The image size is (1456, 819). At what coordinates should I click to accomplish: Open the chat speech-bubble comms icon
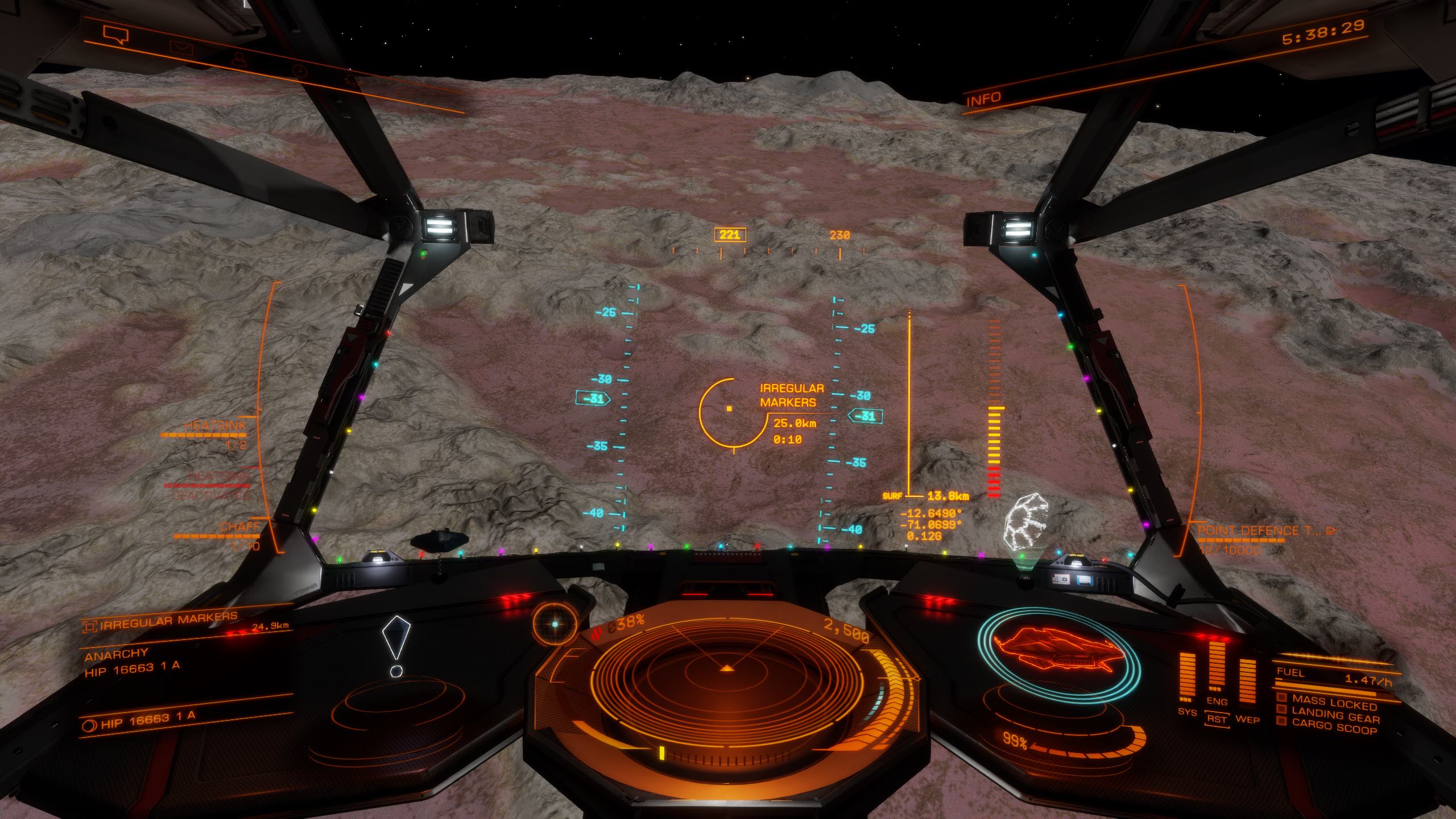115,36
